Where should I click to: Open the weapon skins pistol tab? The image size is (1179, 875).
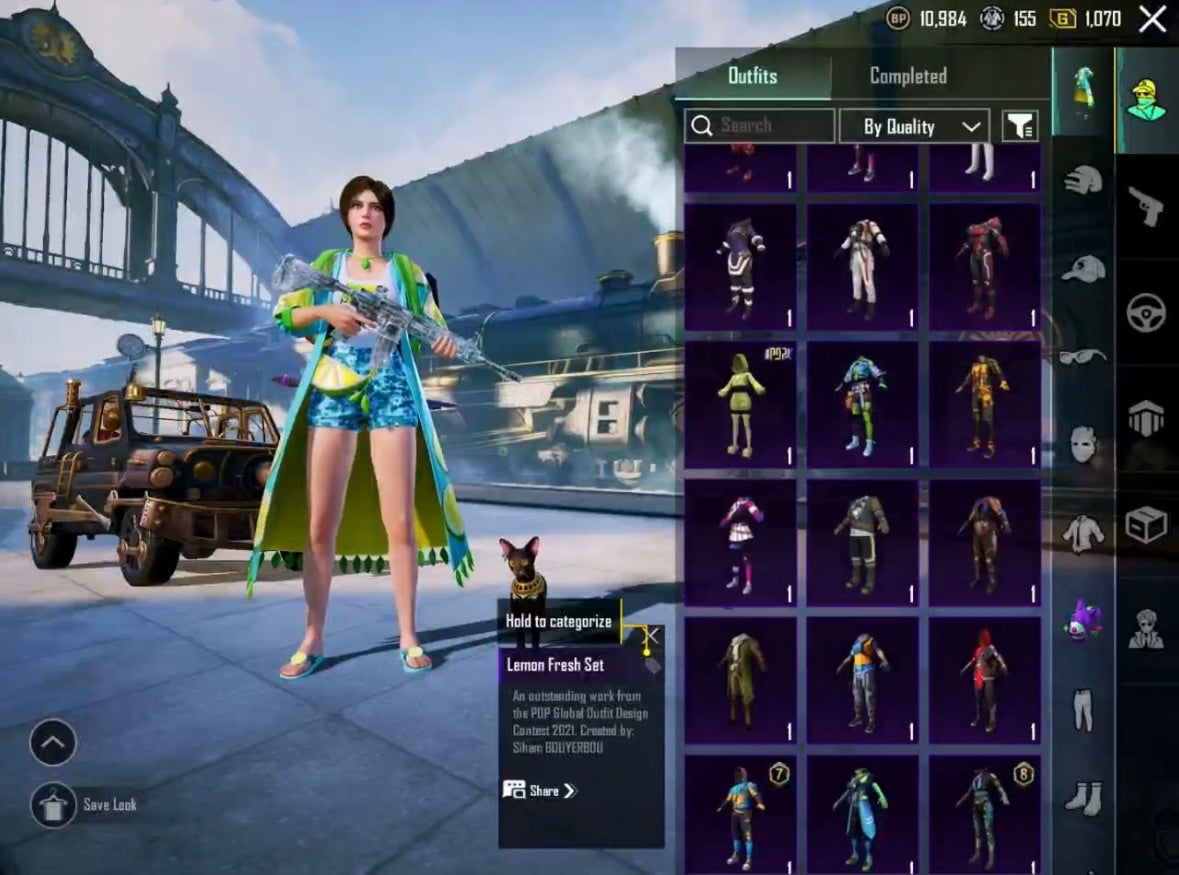tap(1146, 206)
